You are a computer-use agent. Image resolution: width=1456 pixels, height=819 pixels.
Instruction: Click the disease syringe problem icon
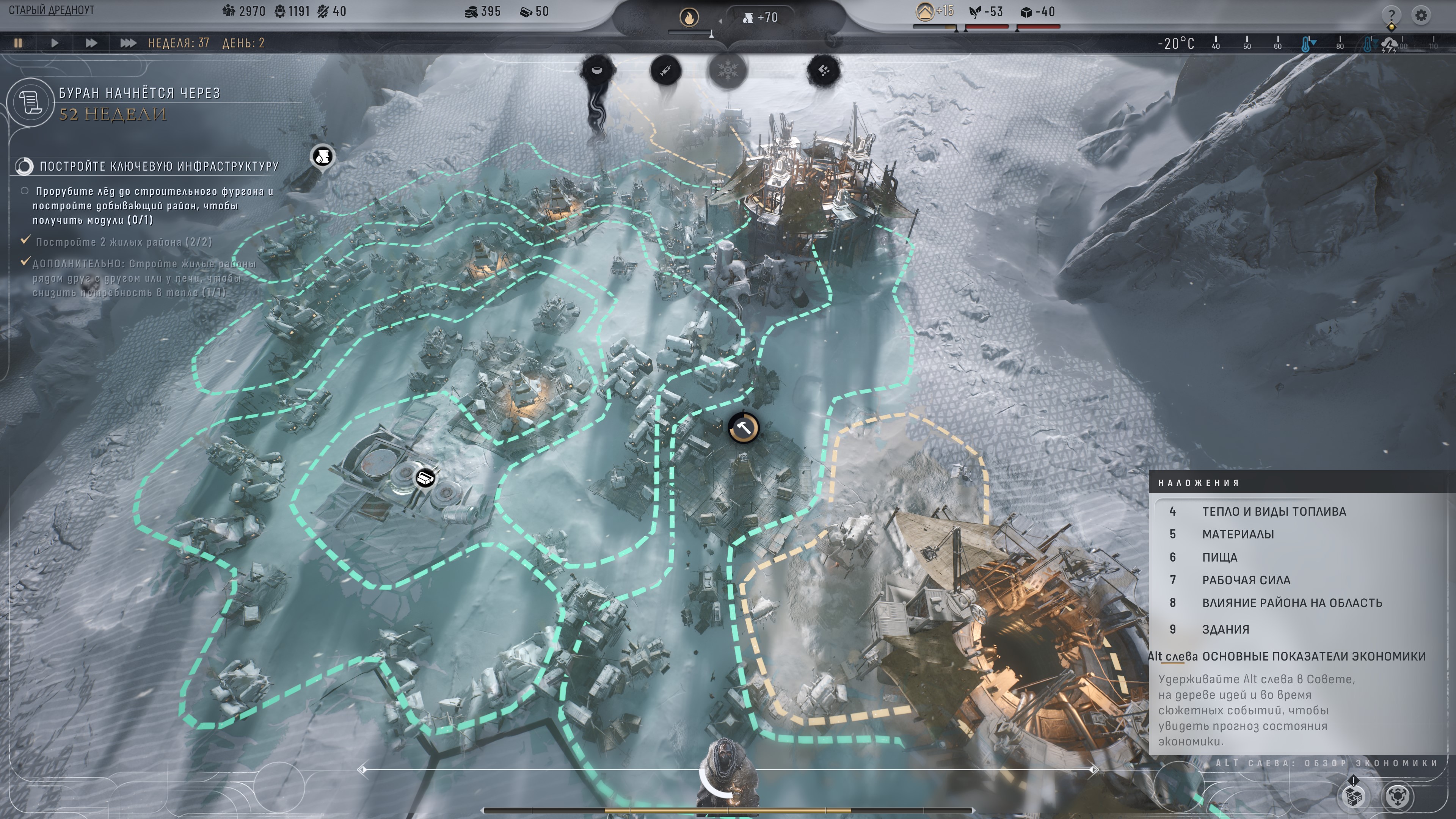point(665,71)
